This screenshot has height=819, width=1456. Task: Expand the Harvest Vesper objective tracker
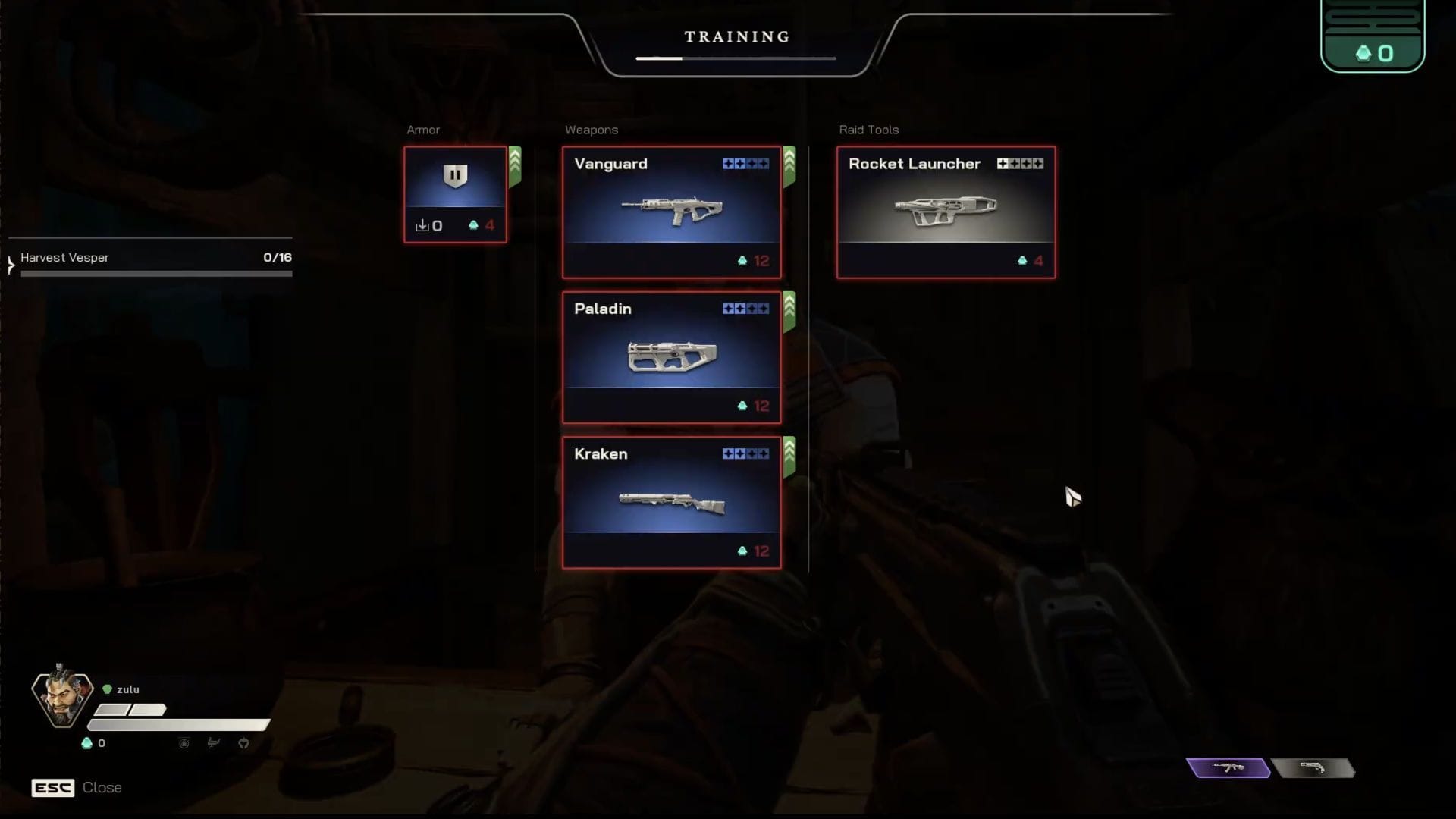11,265
